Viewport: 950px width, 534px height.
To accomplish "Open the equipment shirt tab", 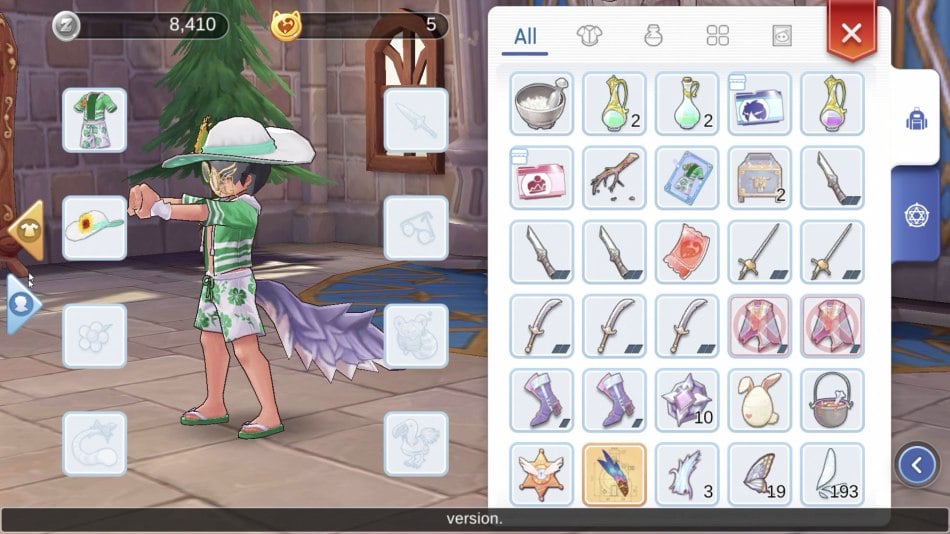I will [x=589, y=36].
